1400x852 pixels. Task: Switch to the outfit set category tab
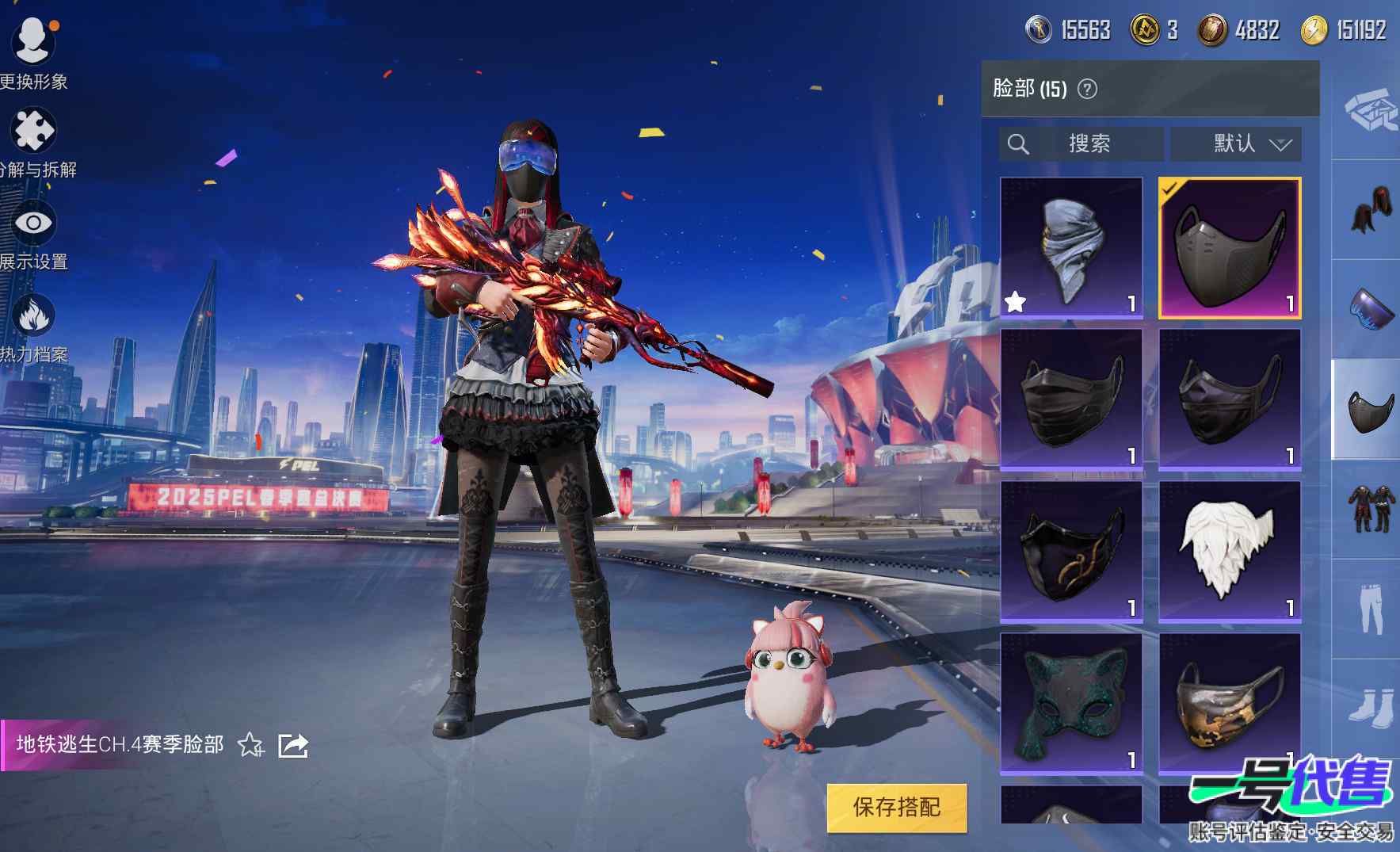click(x=1371, y=509)
